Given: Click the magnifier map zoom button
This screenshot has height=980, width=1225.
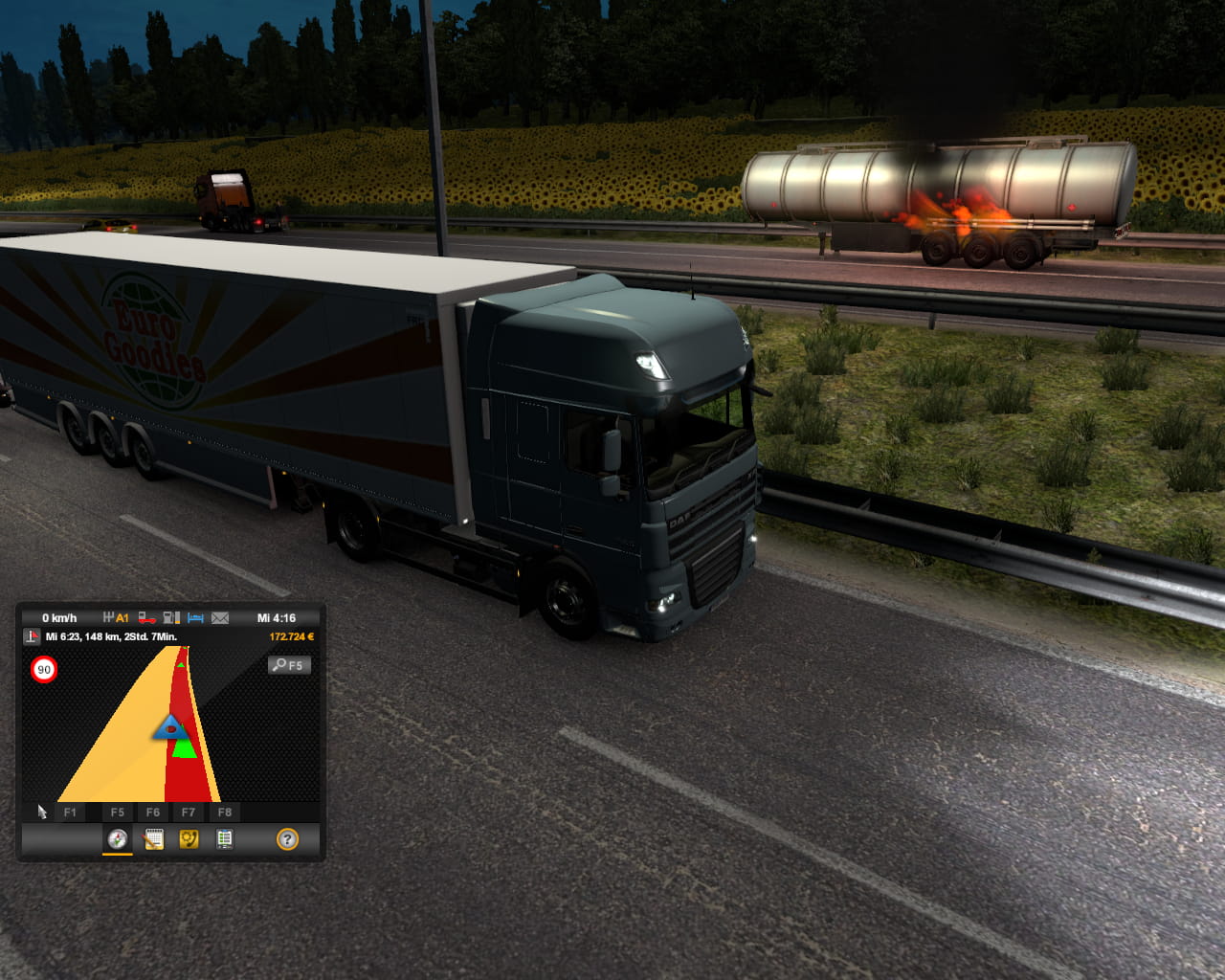Looking at the screenshot, I should pyautogui.click(x=289, y=665).
